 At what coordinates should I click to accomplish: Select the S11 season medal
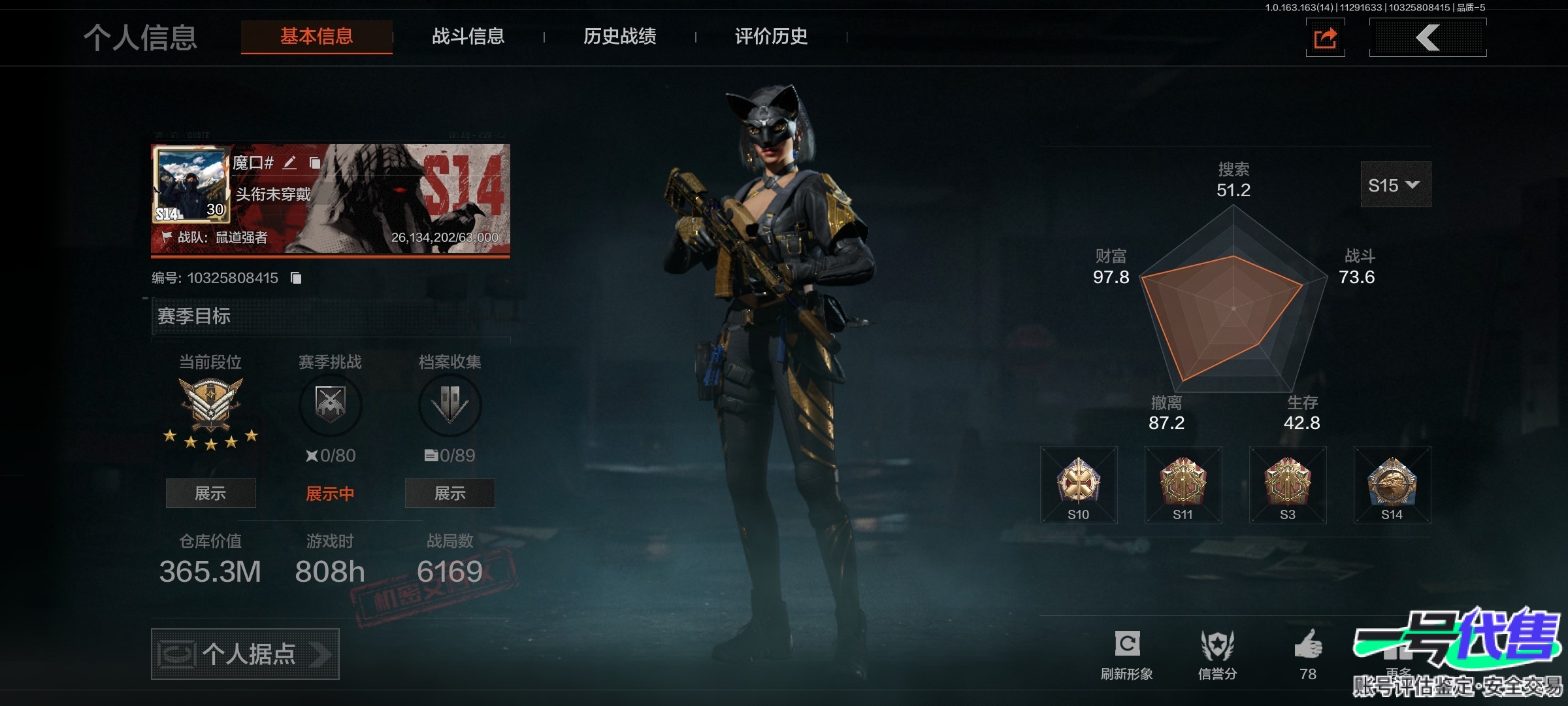pyautogui.click(x=1183, y=485)
